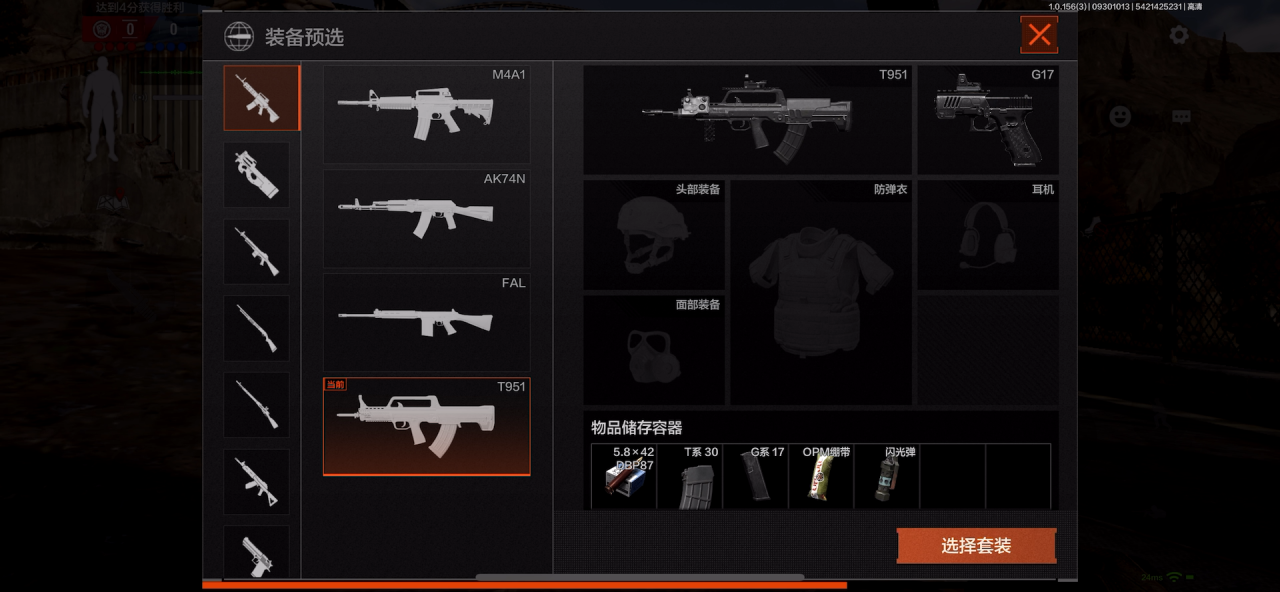Select the helmet 头部装备 slot
Viewport: 1280px width, 592px height.
pyautogui.click(x=654, y=235)
